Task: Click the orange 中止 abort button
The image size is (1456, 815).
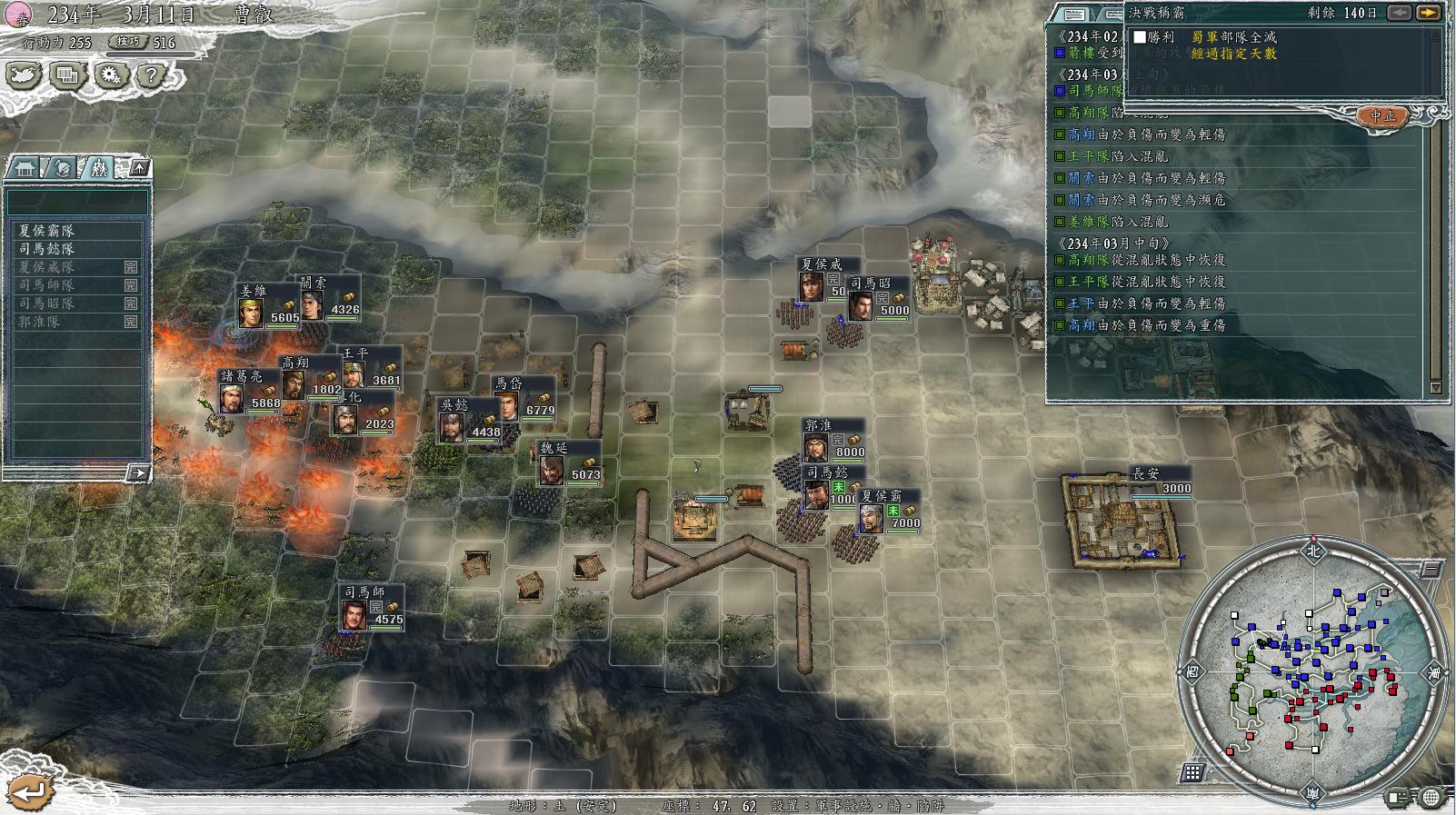Action: pyautogui.click(x=1382, y=116)
